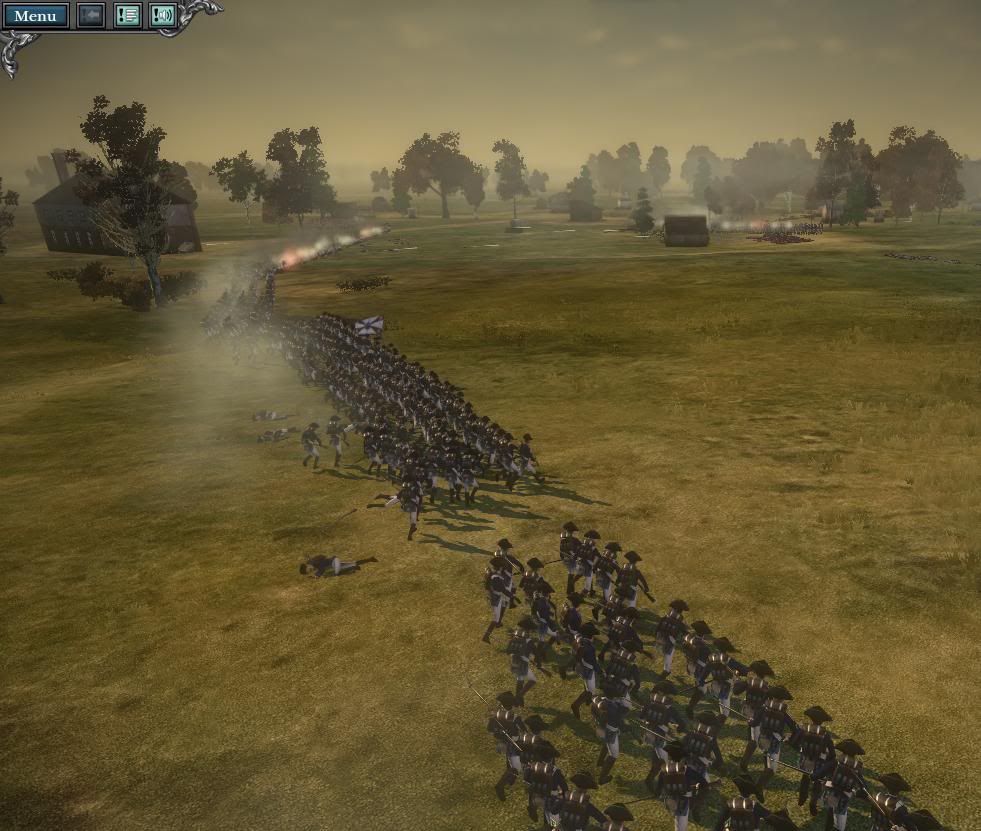Click the greyed-out back arrow button
This screenshot has height=831, width=981.
click(x=91, y=16)
